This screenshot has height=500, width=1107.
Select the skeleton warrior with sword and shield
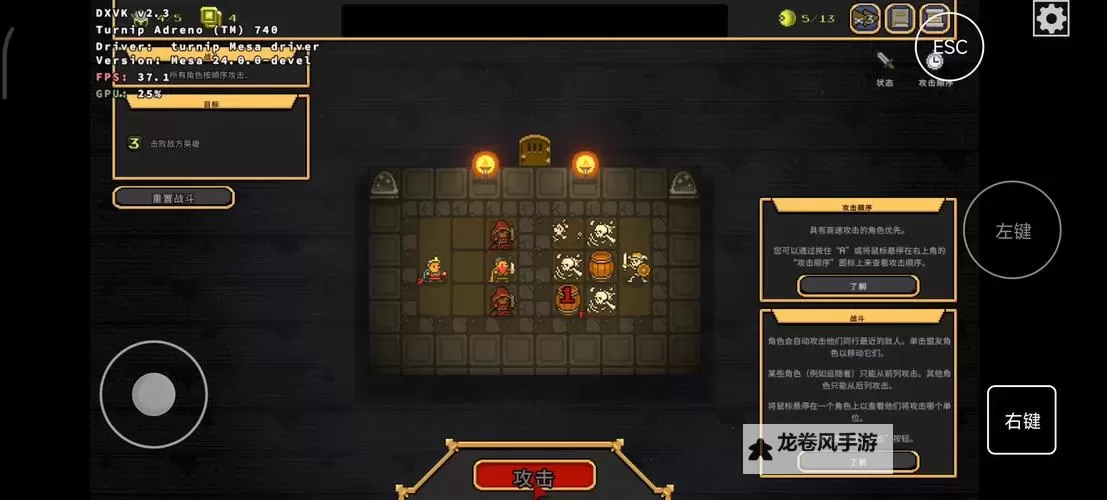click(x=635, y=267)
